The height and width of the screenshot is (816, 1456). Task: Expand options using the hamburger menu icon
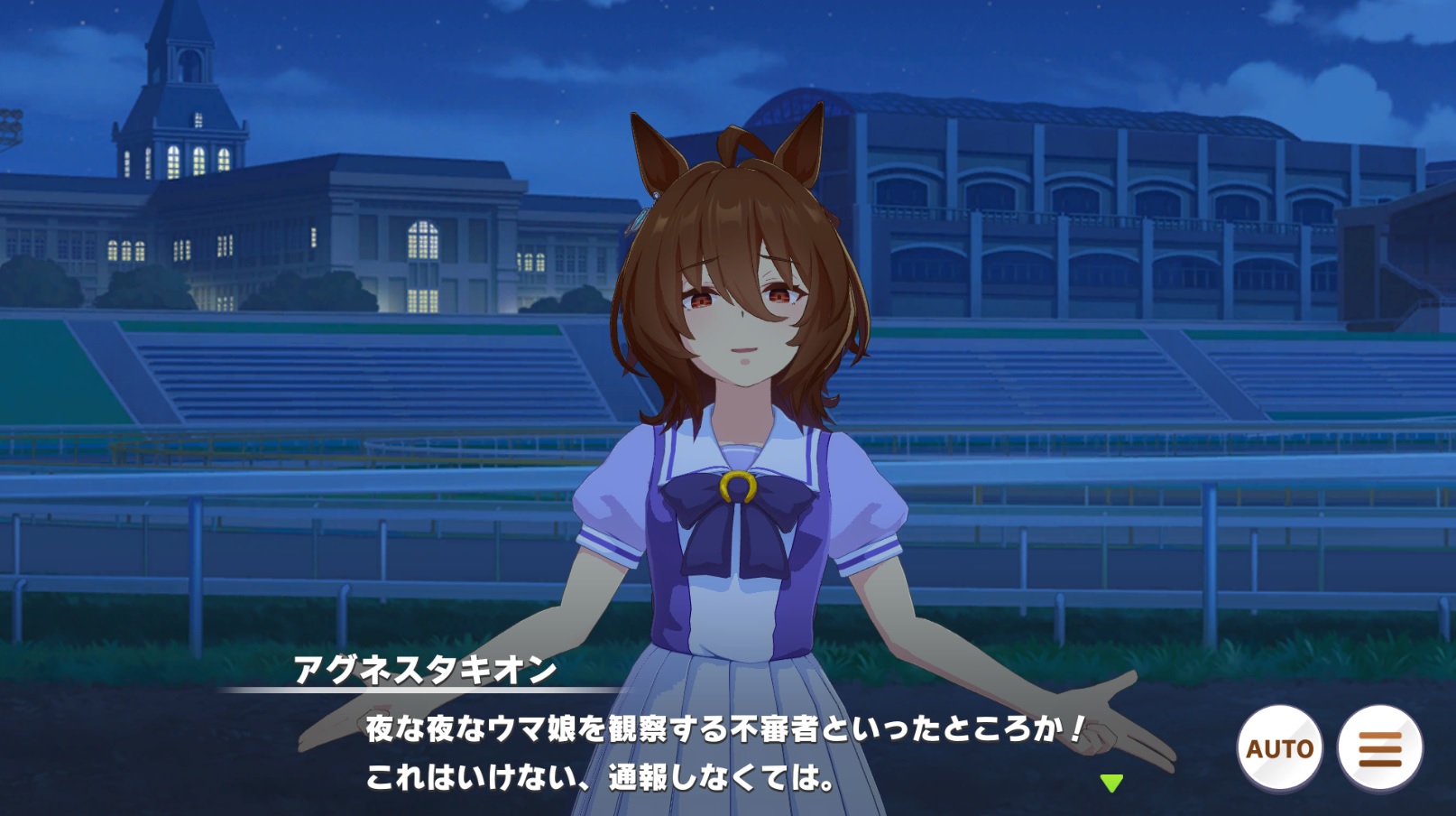[1380, 747]
